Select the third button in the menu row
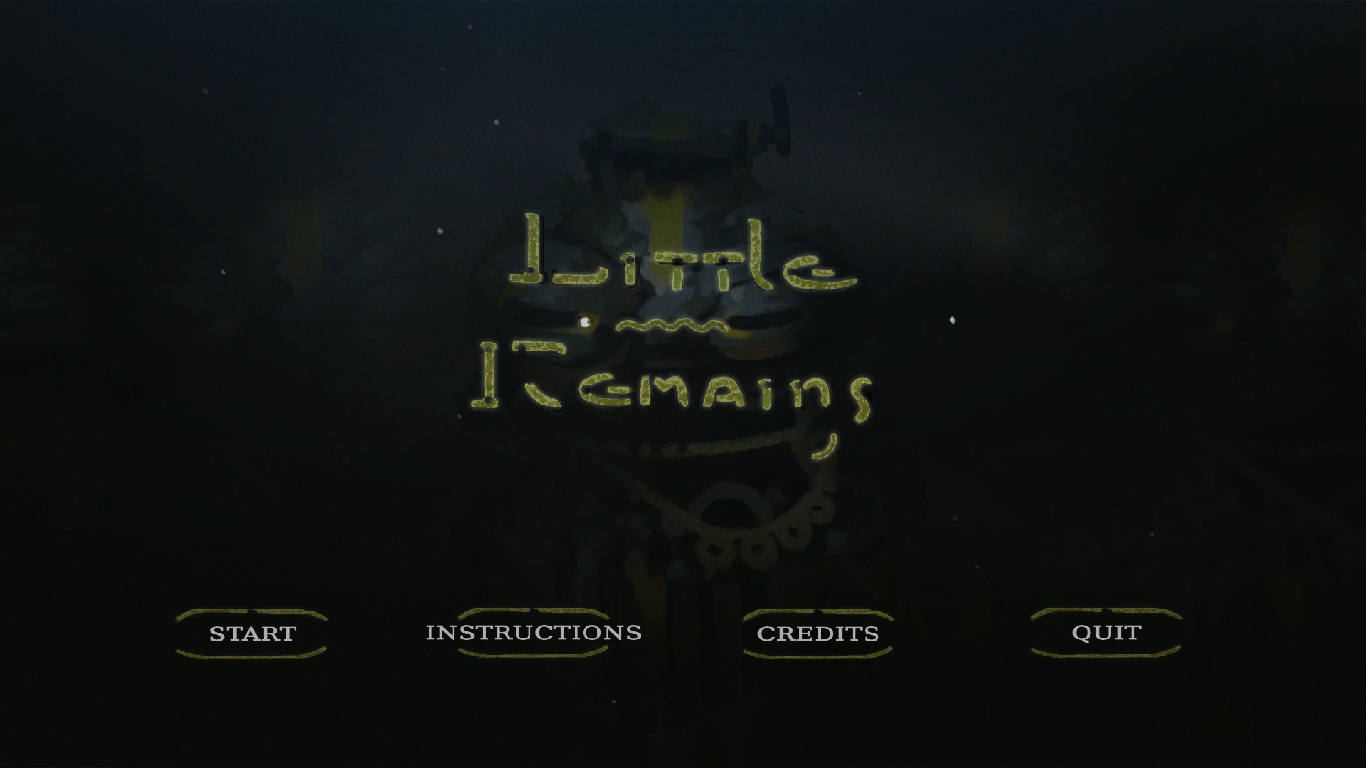Screen dimensions: 1366x768 point(818,632)
